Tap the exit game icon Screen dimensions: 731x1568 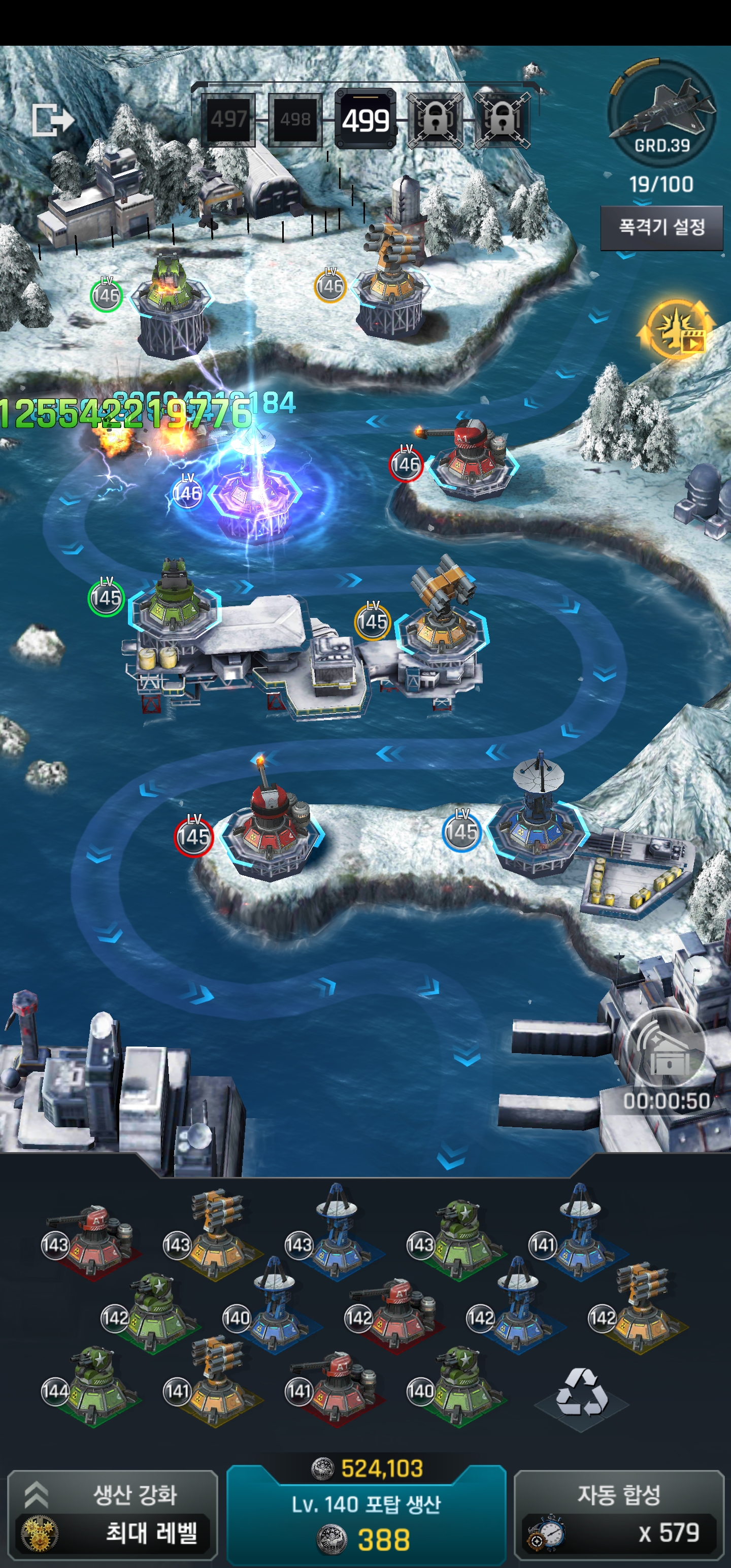click(52, 119)
